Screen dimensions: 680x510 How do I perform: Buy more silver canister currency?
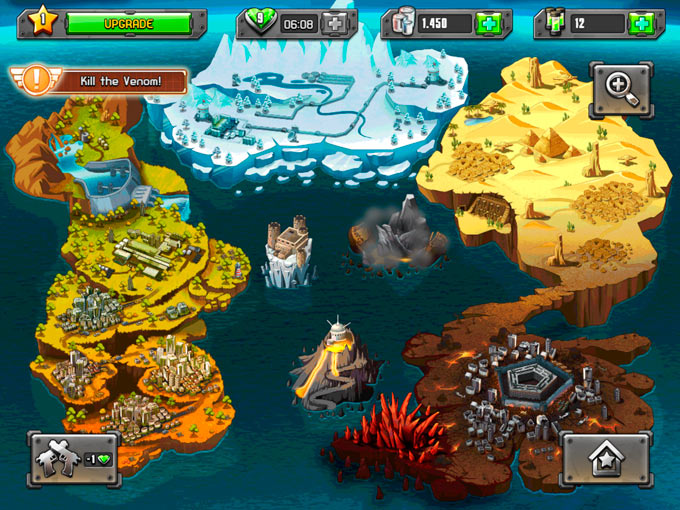[489, 23]
